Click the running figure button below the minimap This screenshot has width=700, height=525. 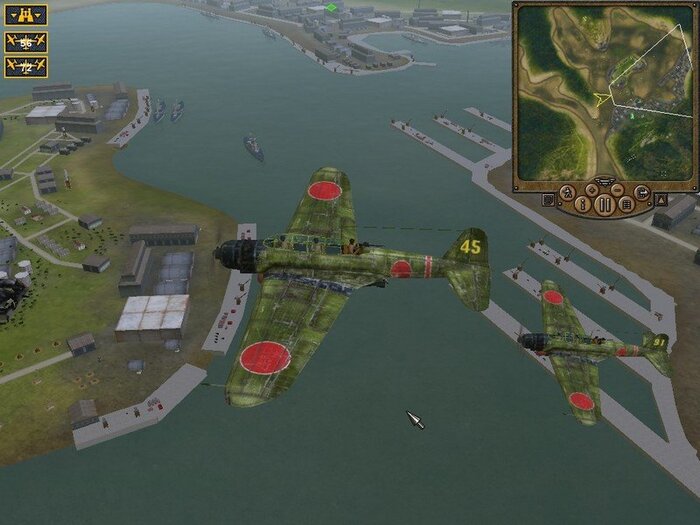coord(568,193)
